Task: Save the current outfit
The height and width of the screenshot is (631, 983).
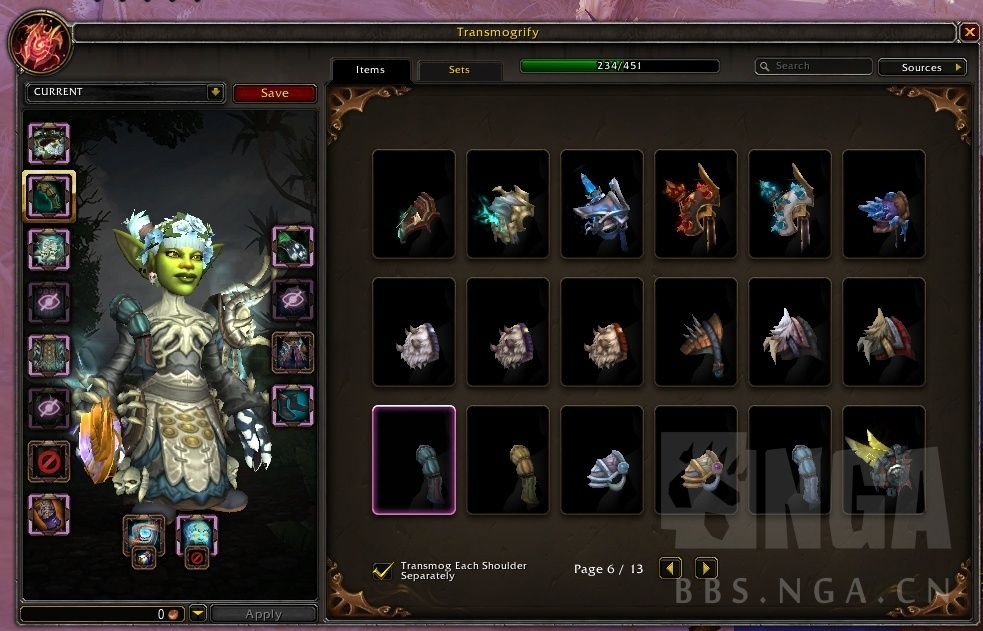Action: (x=275, y=93)
